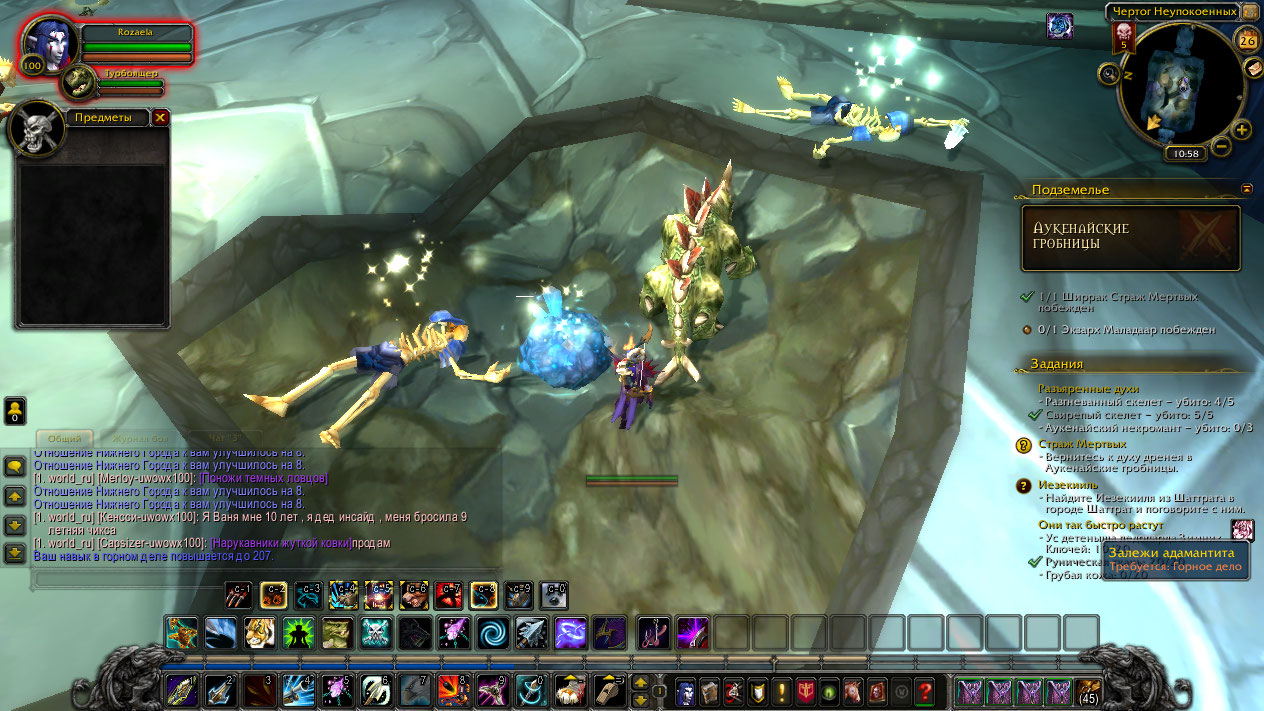Collapse the Подземелье objectives tracker

[1247, 188]
